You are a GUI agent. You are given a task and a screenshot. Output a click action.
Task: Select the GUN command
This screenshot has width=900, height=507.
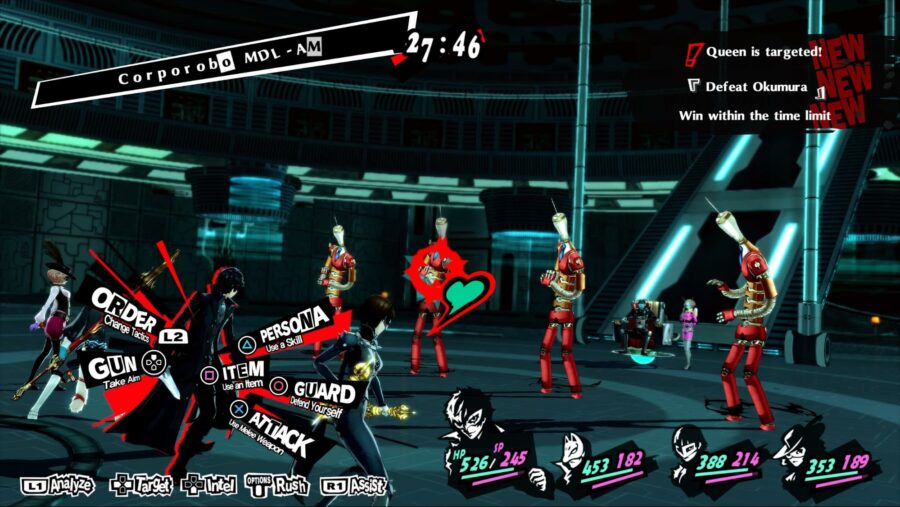point(113,365)
